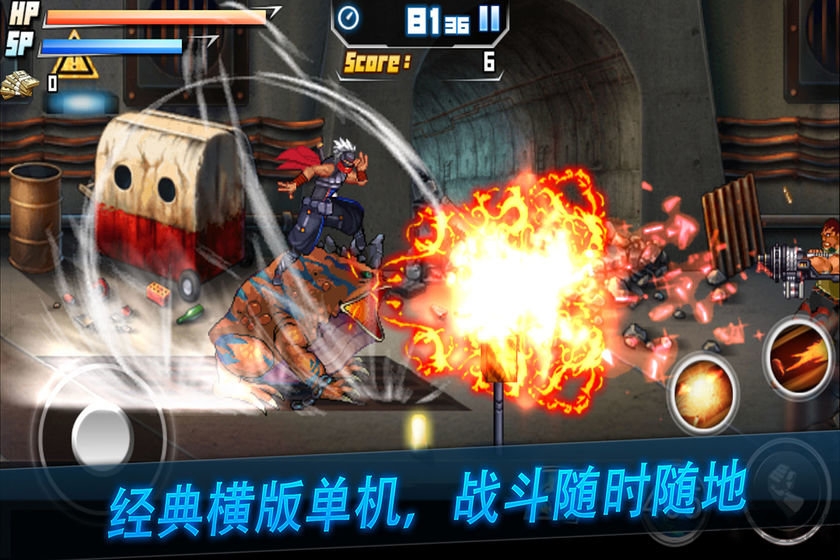Screen dimensions: 840x560
Task: Use the flaming slash skill
Action: coord(800,356)
